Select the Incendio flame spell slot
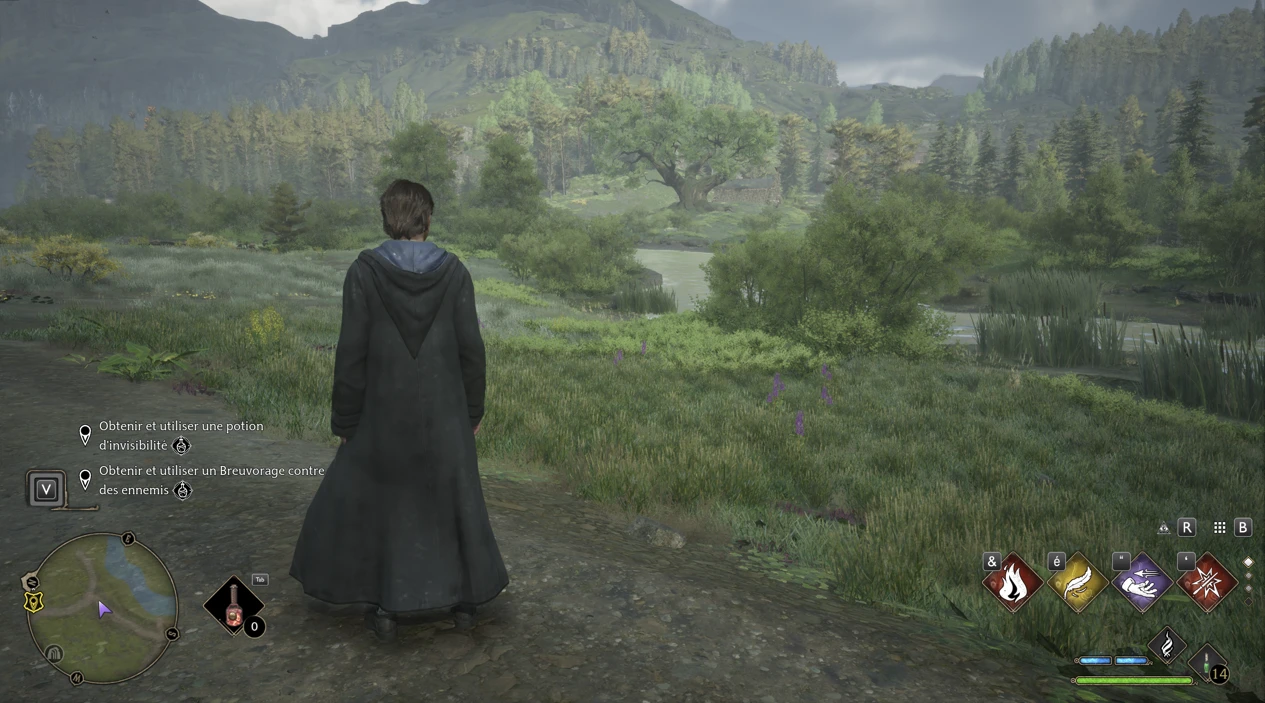Viewport: 1265px width, 703px height. tap(1012, 583)
